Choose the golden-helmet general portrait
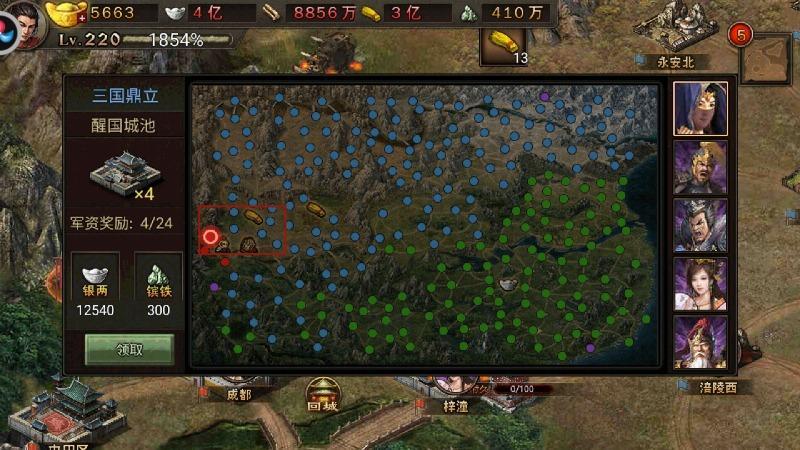 [699, 166]
